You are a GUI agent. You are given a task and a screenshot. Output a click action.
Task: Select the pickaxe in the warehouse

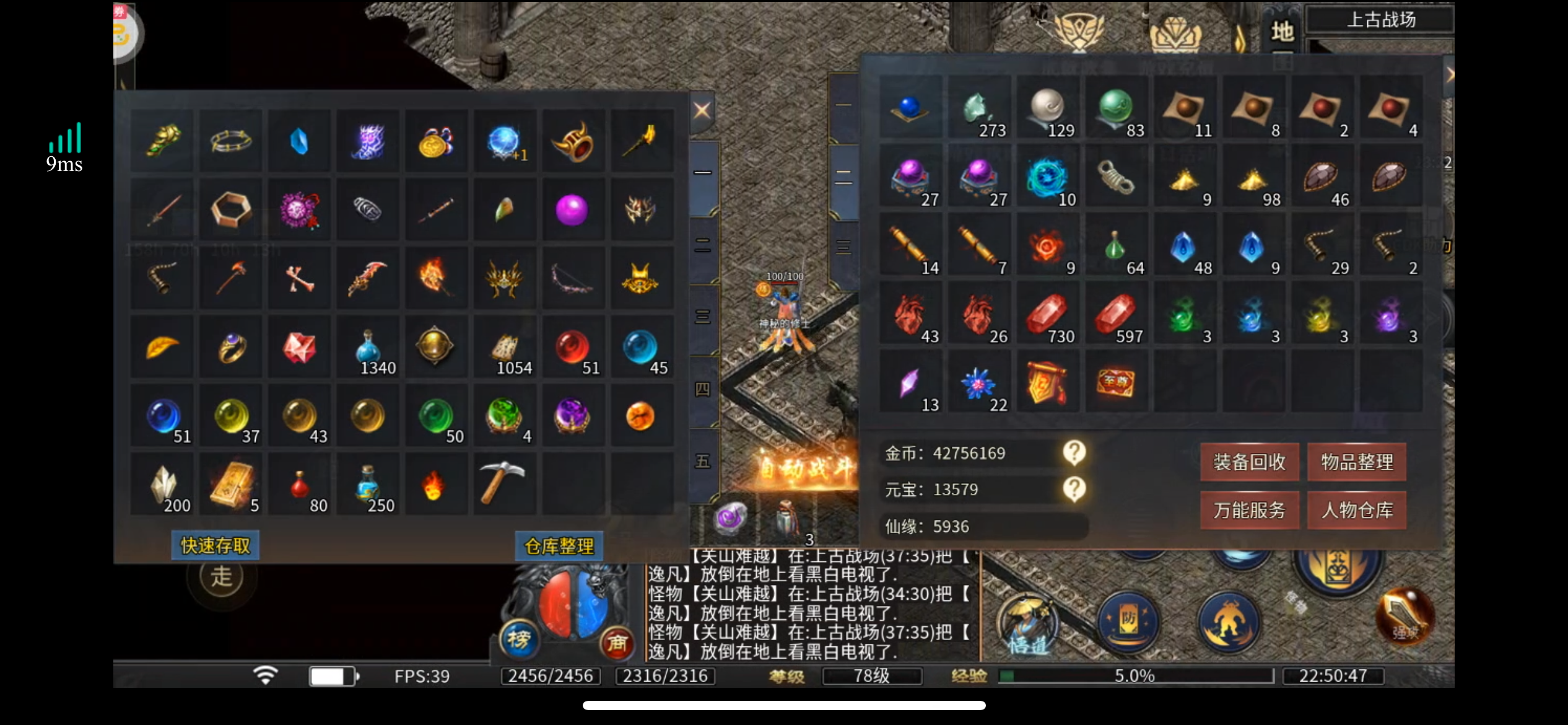pyautogui.click(x=503, y=482)
